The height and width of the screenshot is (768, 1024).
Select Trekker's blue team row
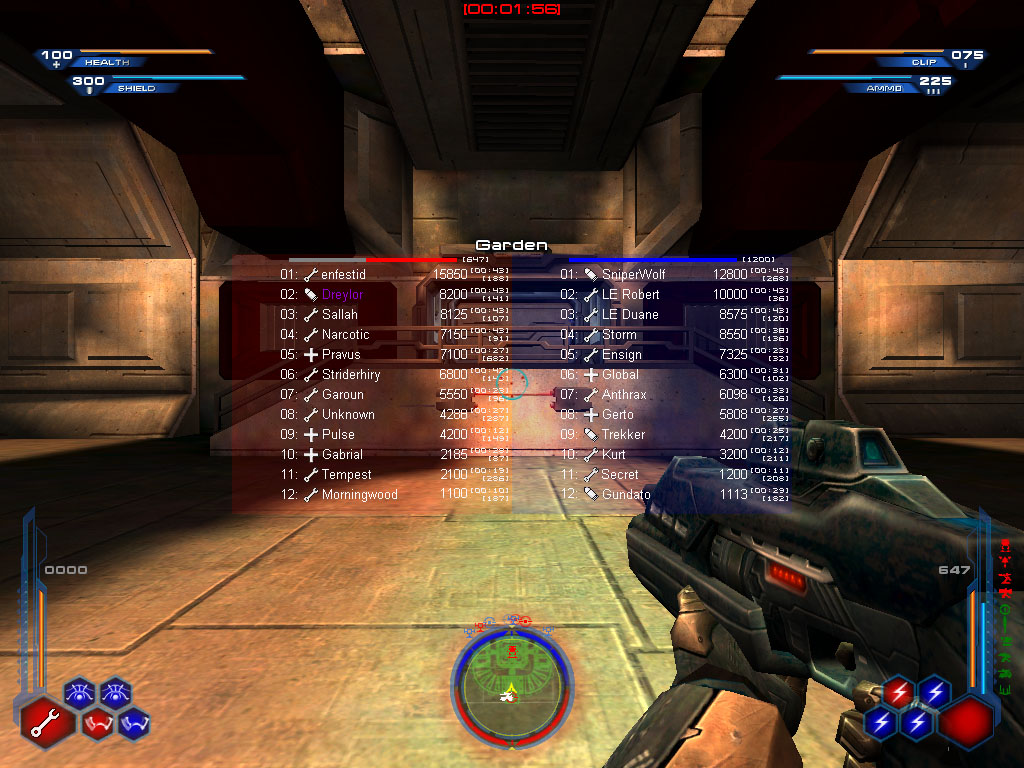point(623,434)
